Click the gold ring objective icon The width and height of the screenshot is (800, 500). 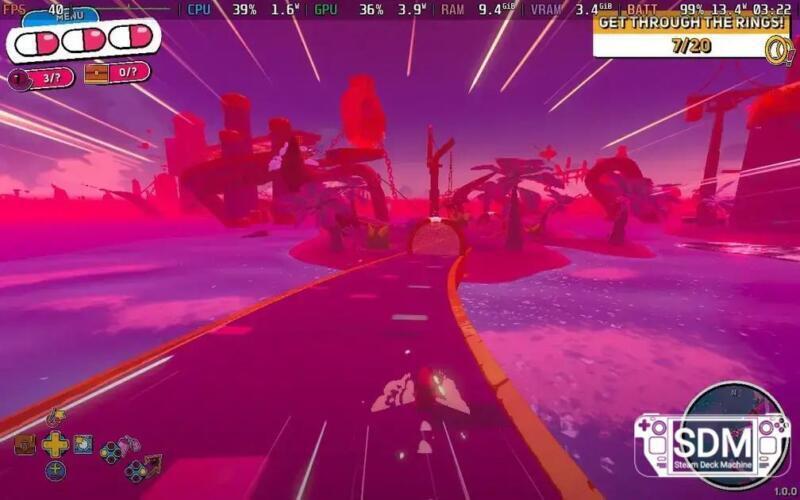point(776,48)
